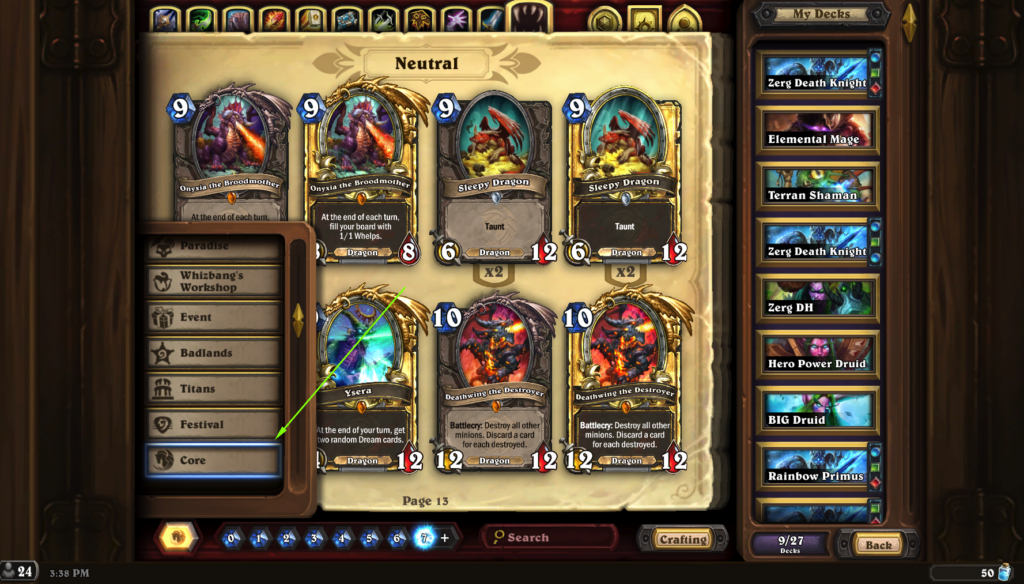Filter cards by the Titans set
Viewport: 1024px width, 584px height.
coord(213,388)
